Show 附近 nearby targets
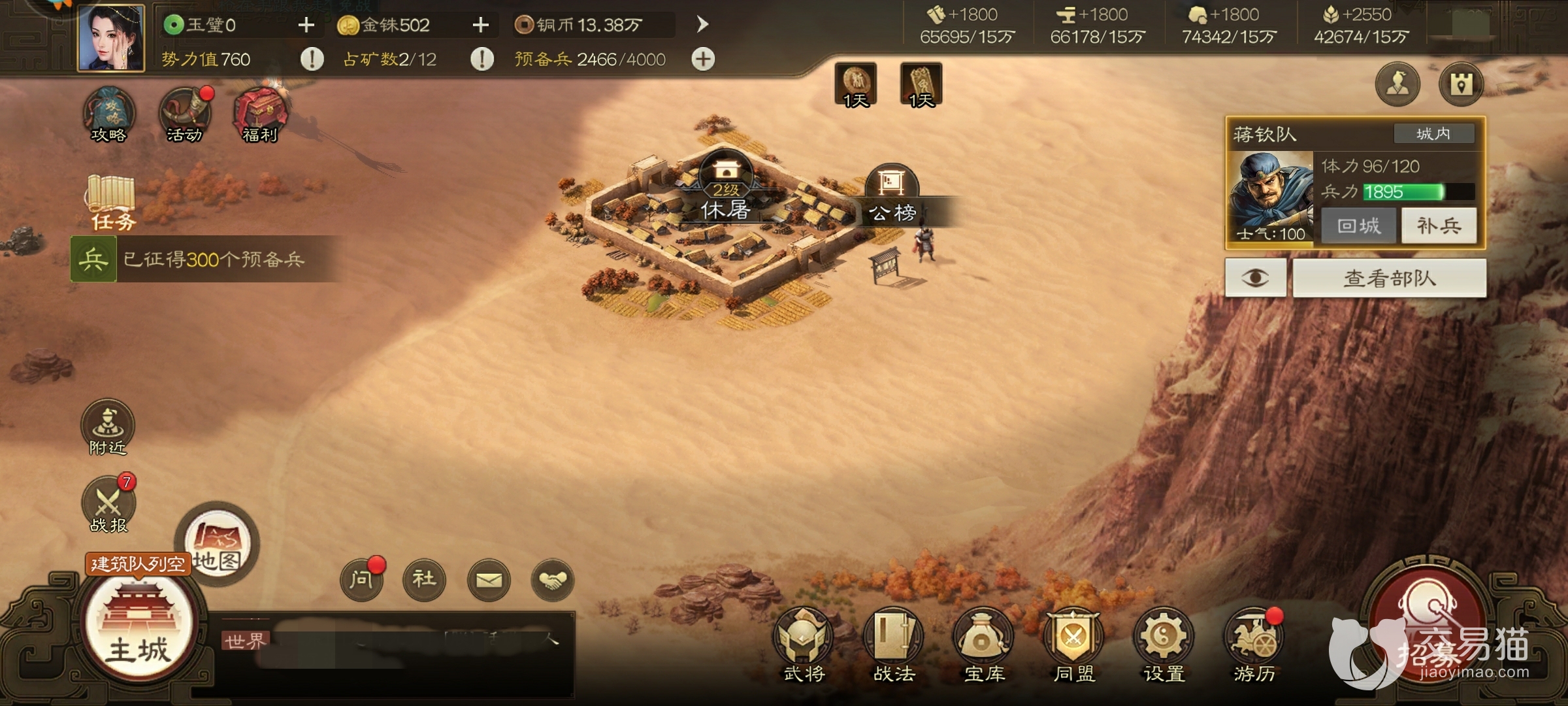The width and height of the screenshot is (1568, 706). [x=108, y=427]
